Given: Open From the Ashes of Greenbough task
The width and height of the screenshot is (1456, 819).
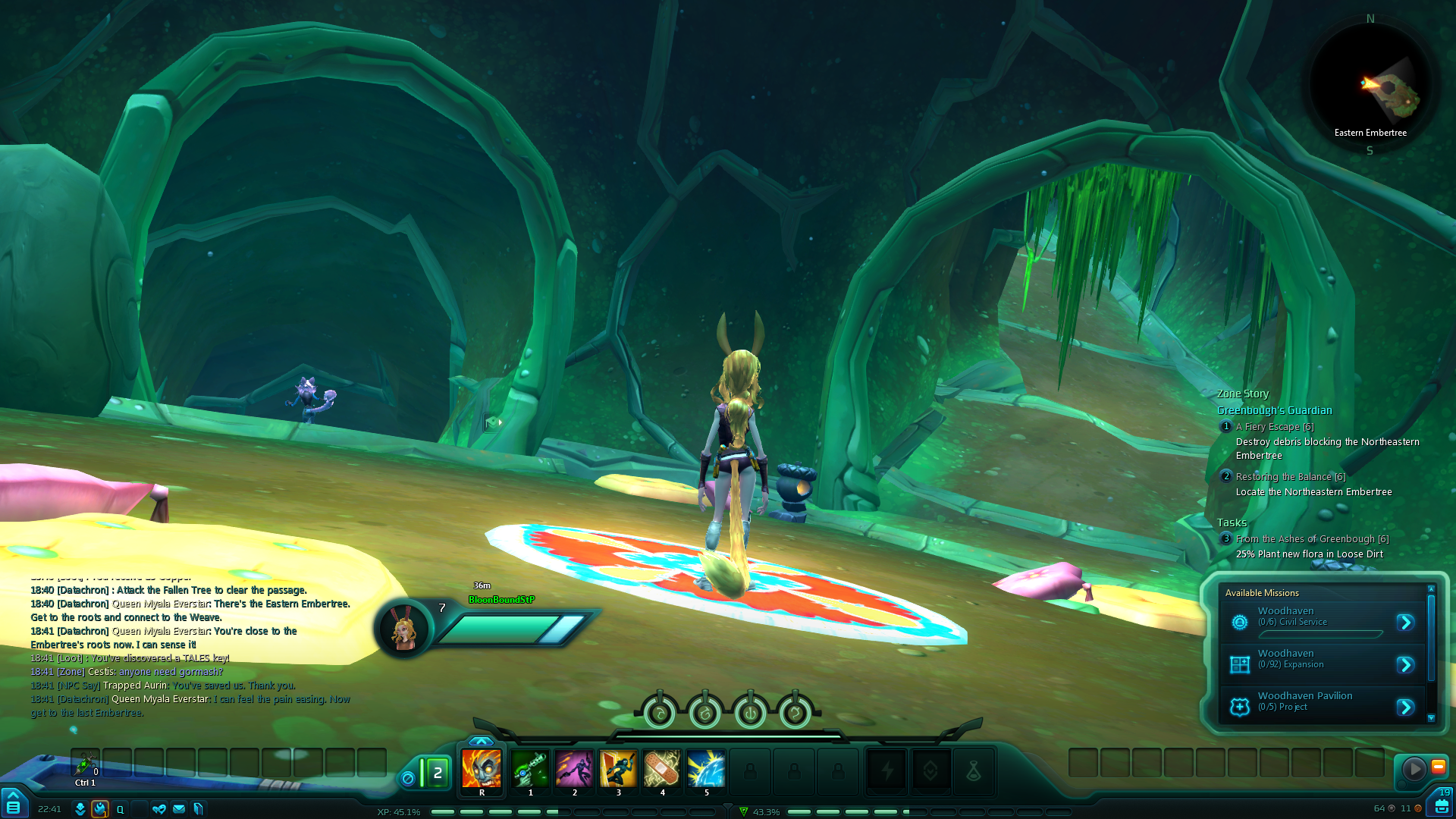Looking at the screenshot, I should (x=1312, y=539).
